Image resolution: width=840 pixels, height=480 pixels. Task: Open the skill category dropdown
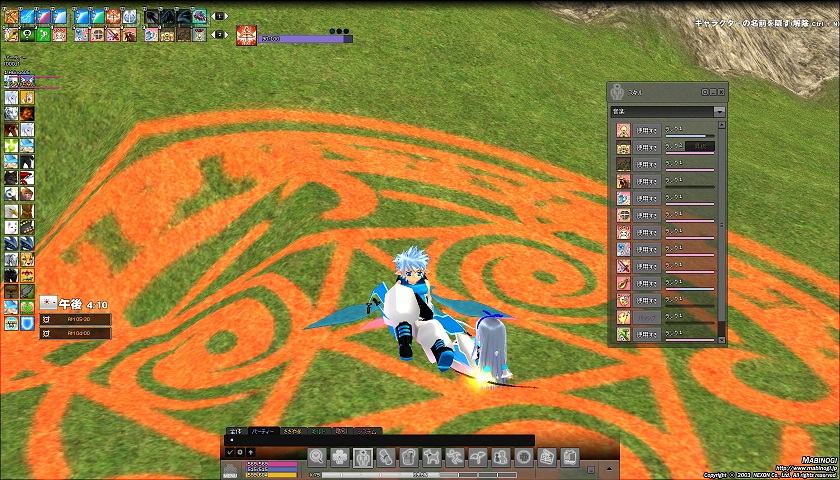click(x=719, y=111)
